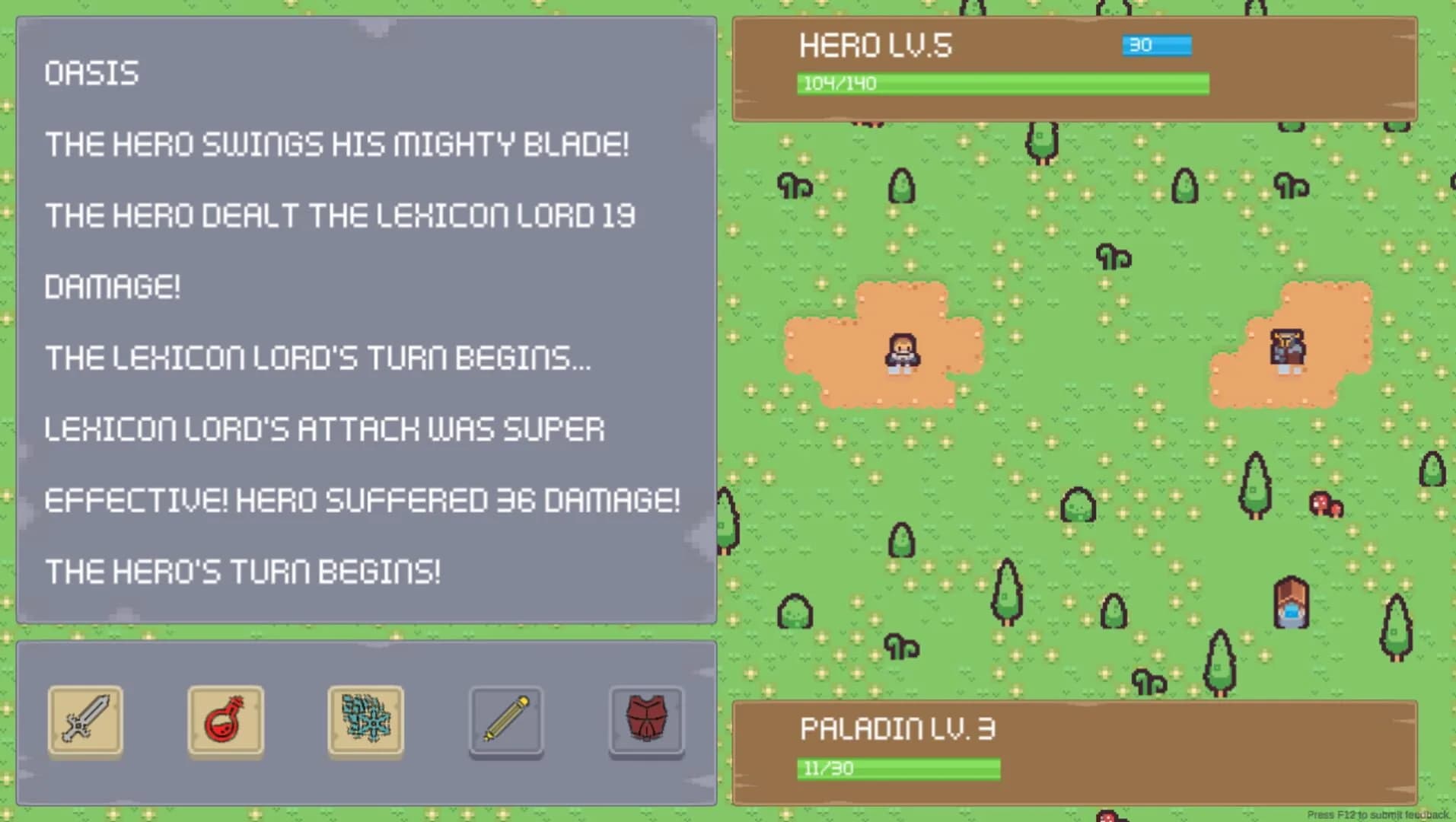Viewport: 1456px width, 822px height.
Task: Toggle the armor defense slot
Action: pyautogui.click(x=645, y=721)
